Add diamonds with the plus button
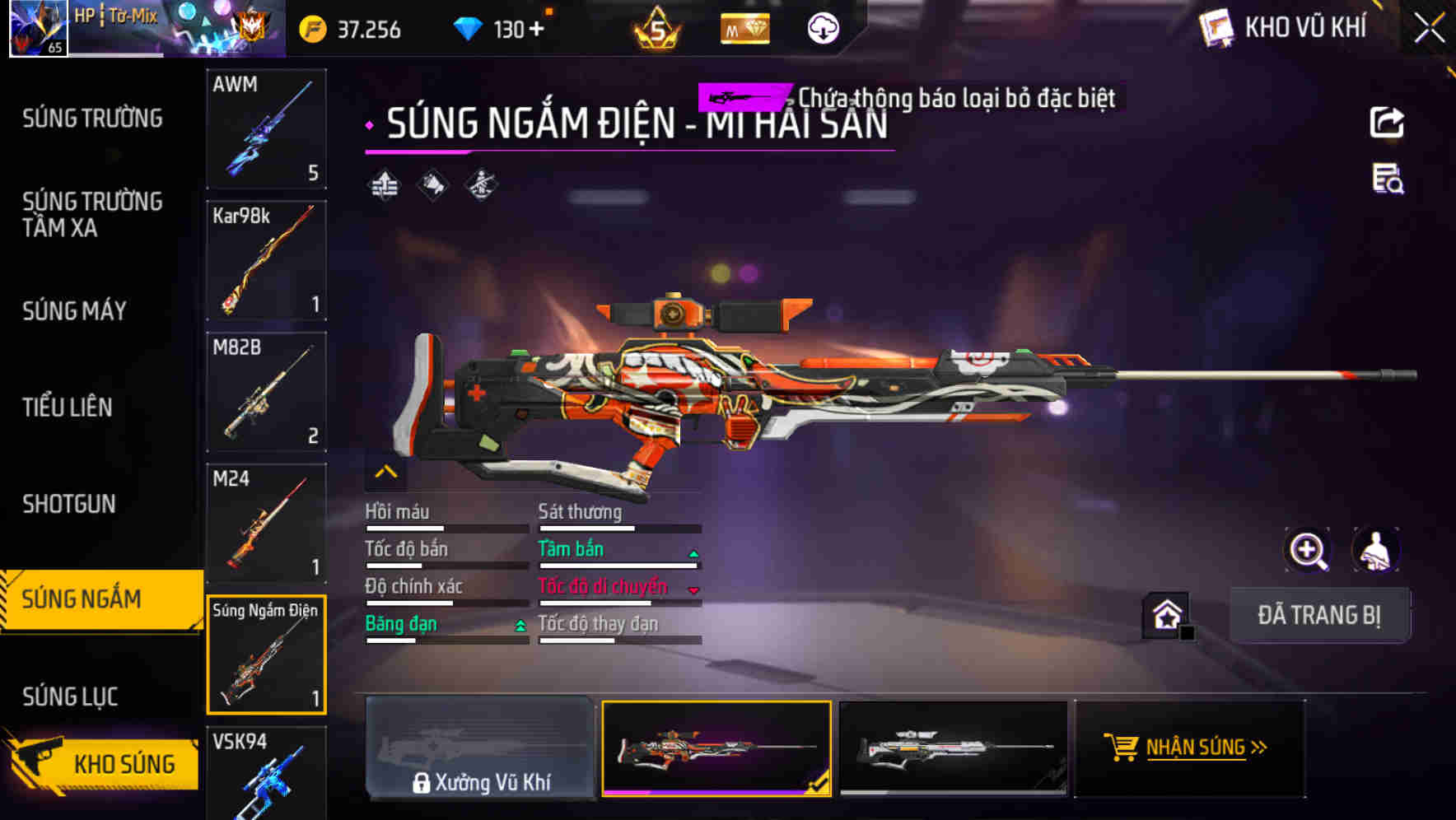The width and height of the screenshot is (1456, 820). (x=537, y=30)
